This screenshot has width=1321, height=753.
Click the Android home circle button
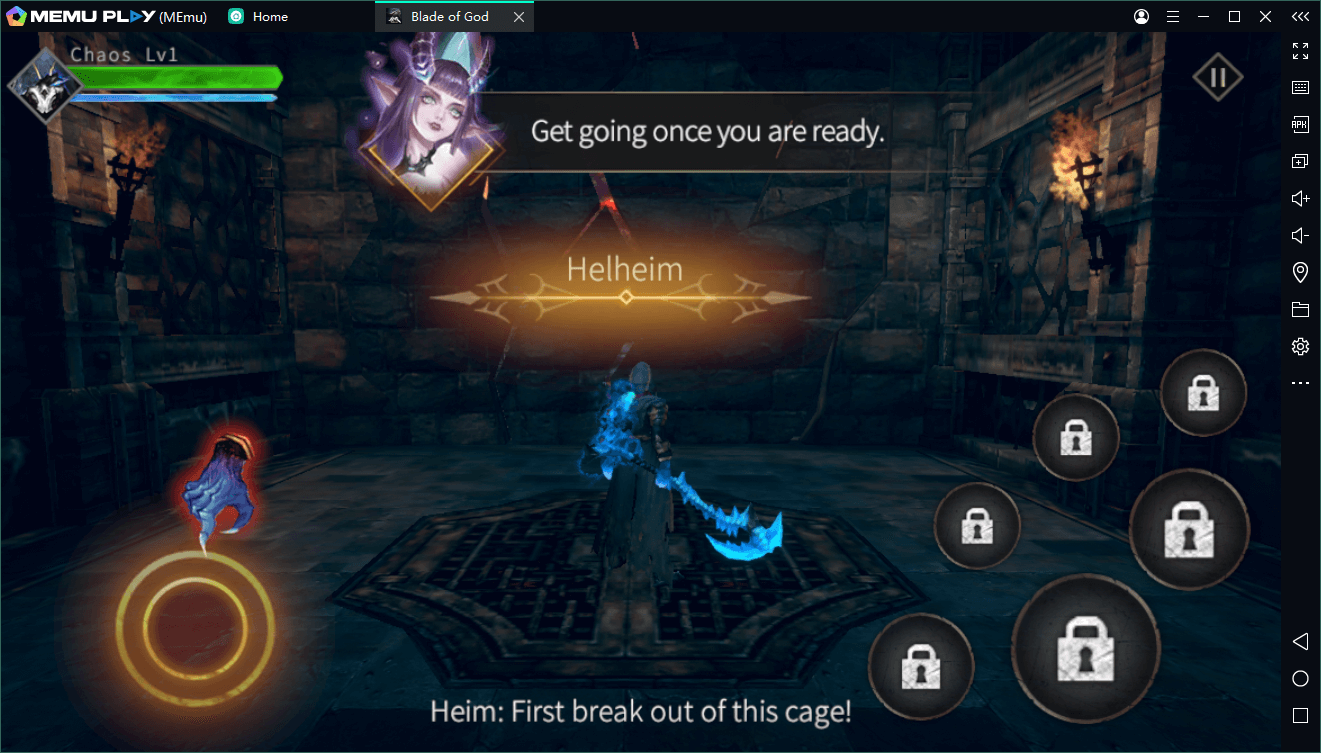point(1300,679)
